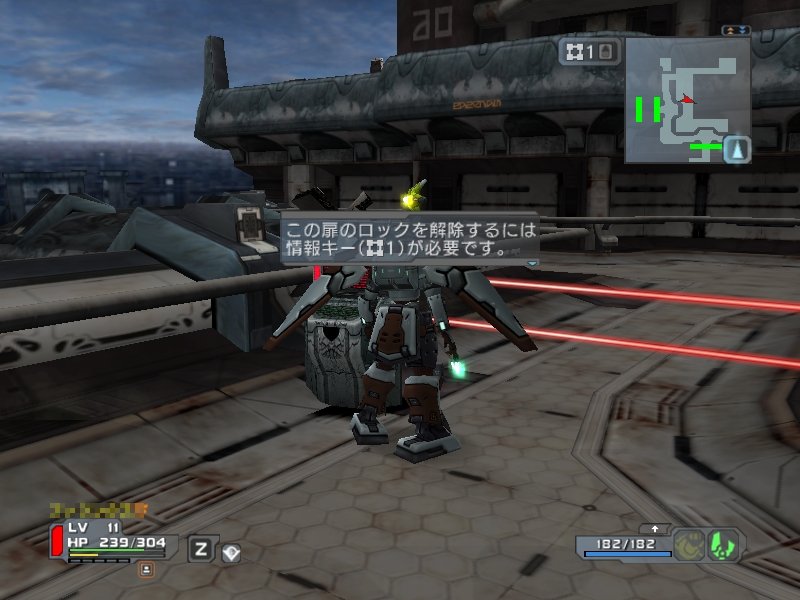Click the compass arrow icon on minimap
Image resolution: width=800 pixels, height=600 pixels.
point(737,150)
